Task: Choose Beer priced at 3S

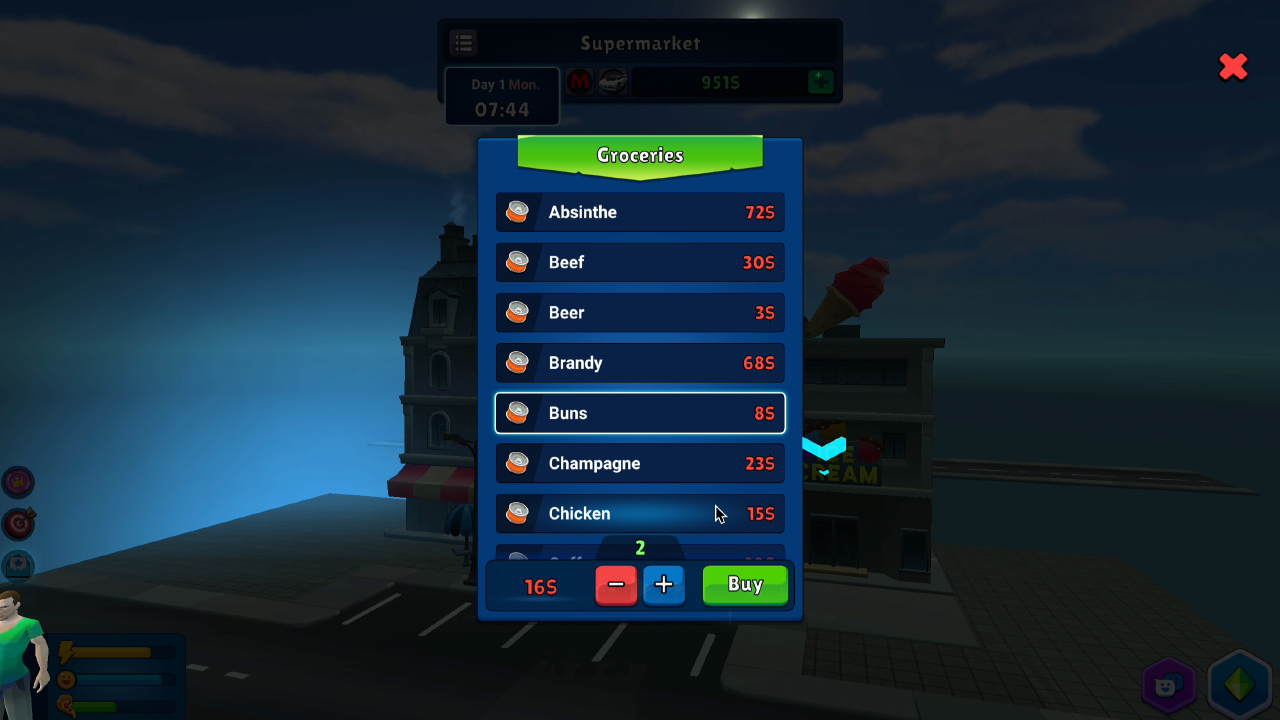Action: pyautogui.click(x=640, y=312)
